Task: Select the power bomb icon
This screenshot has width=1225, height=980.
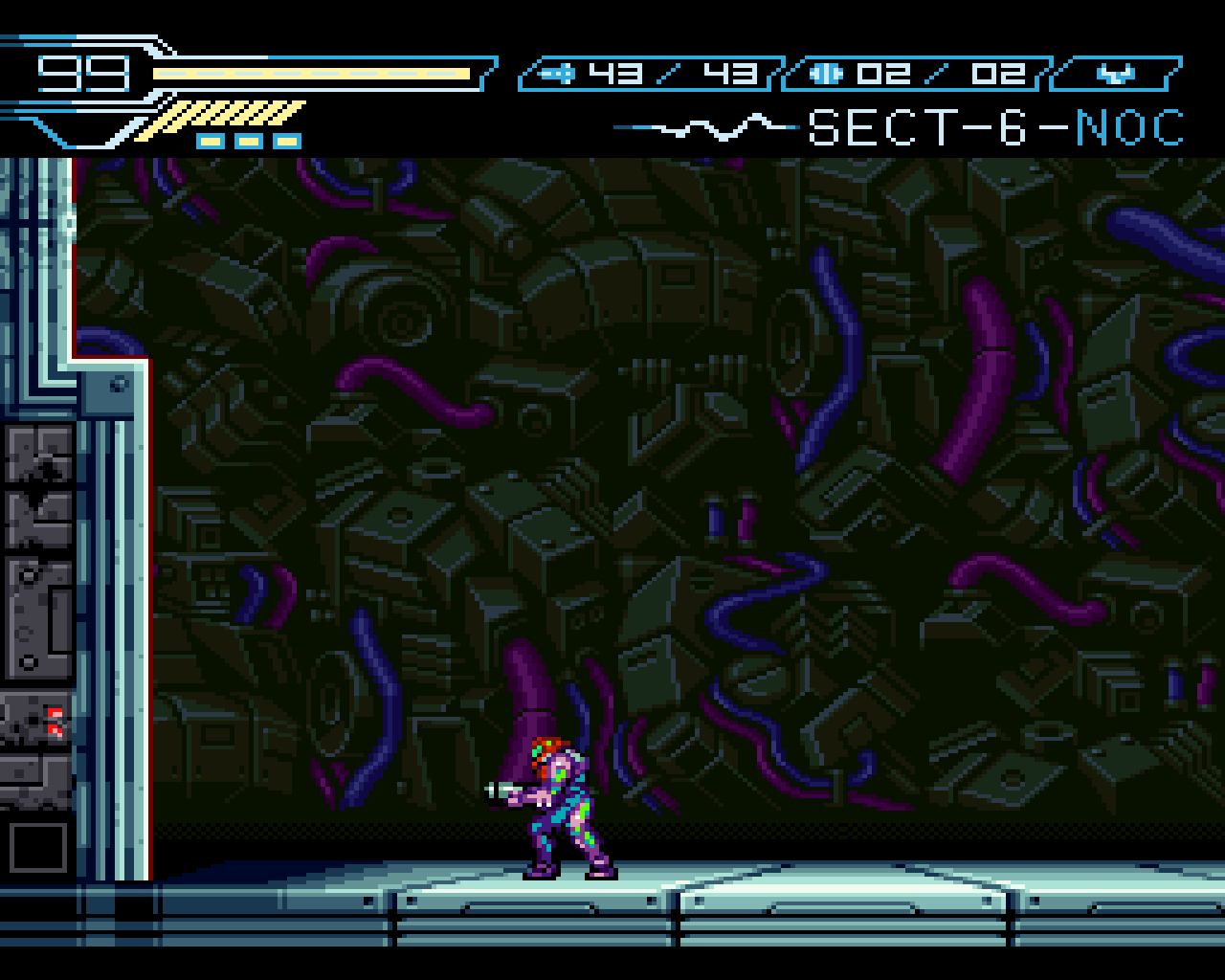Action: coord(825,72)
